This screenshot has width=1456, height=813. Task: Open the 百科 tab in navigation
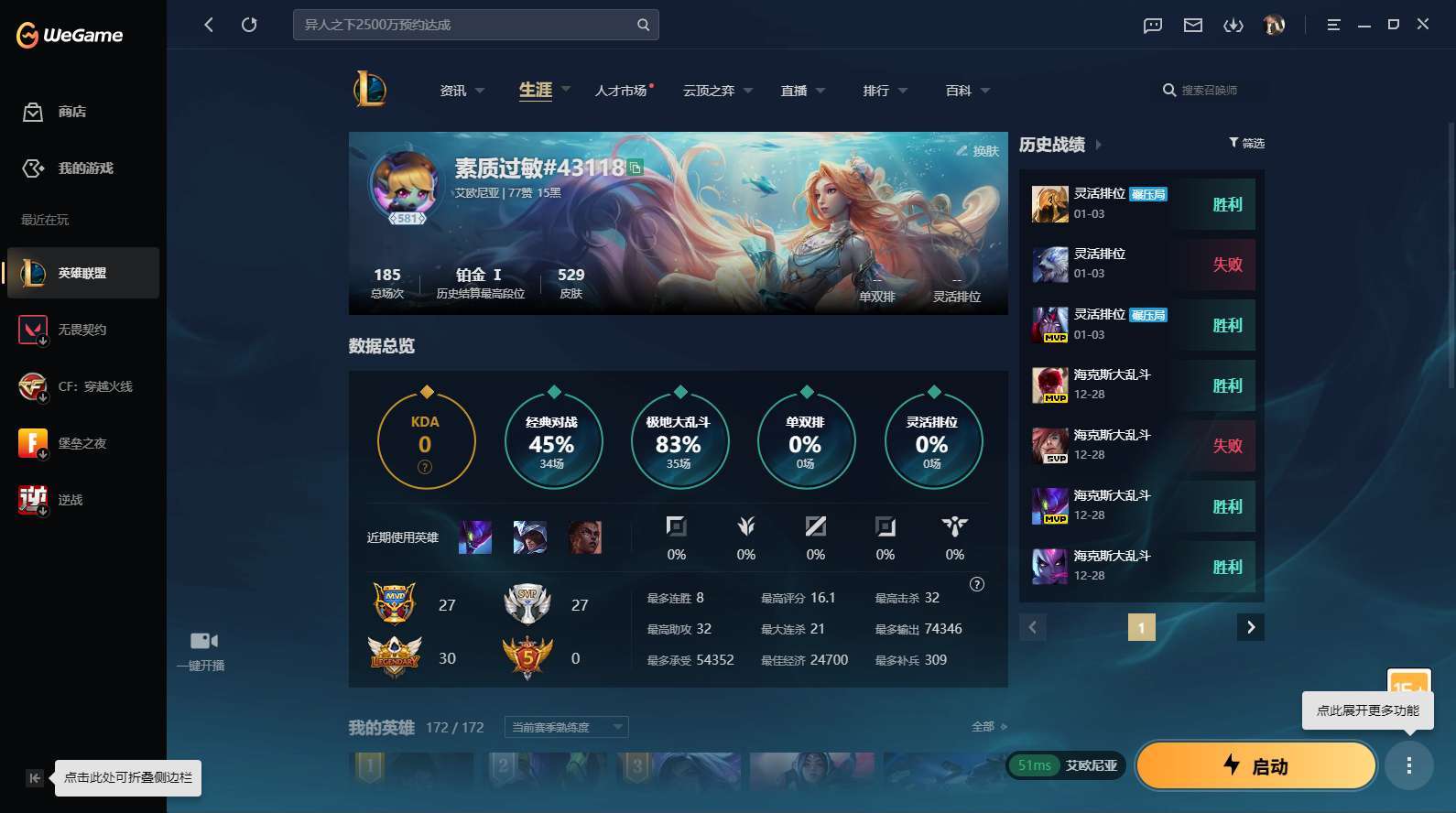(958, 90)
